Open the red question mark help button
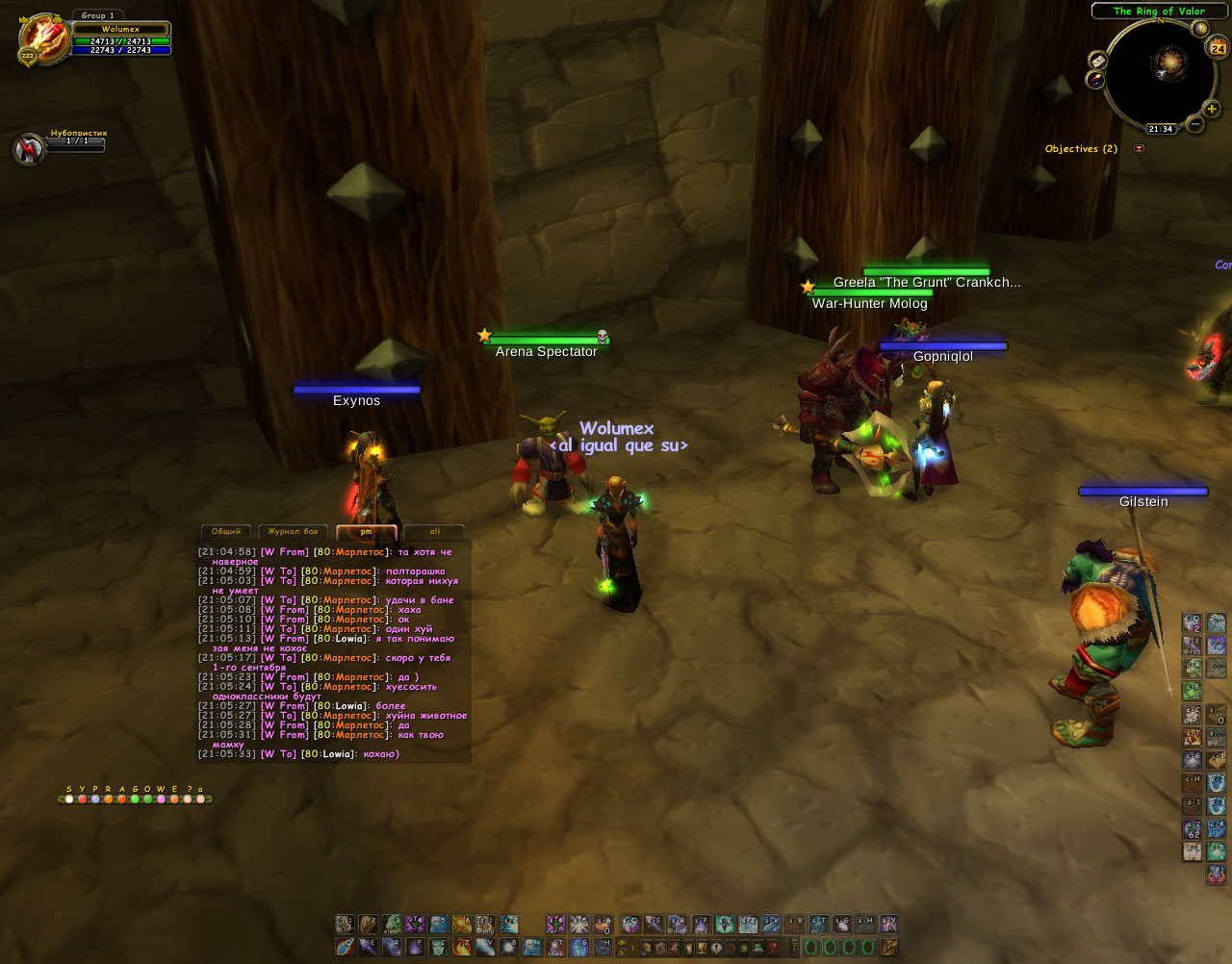 (772, 948)
